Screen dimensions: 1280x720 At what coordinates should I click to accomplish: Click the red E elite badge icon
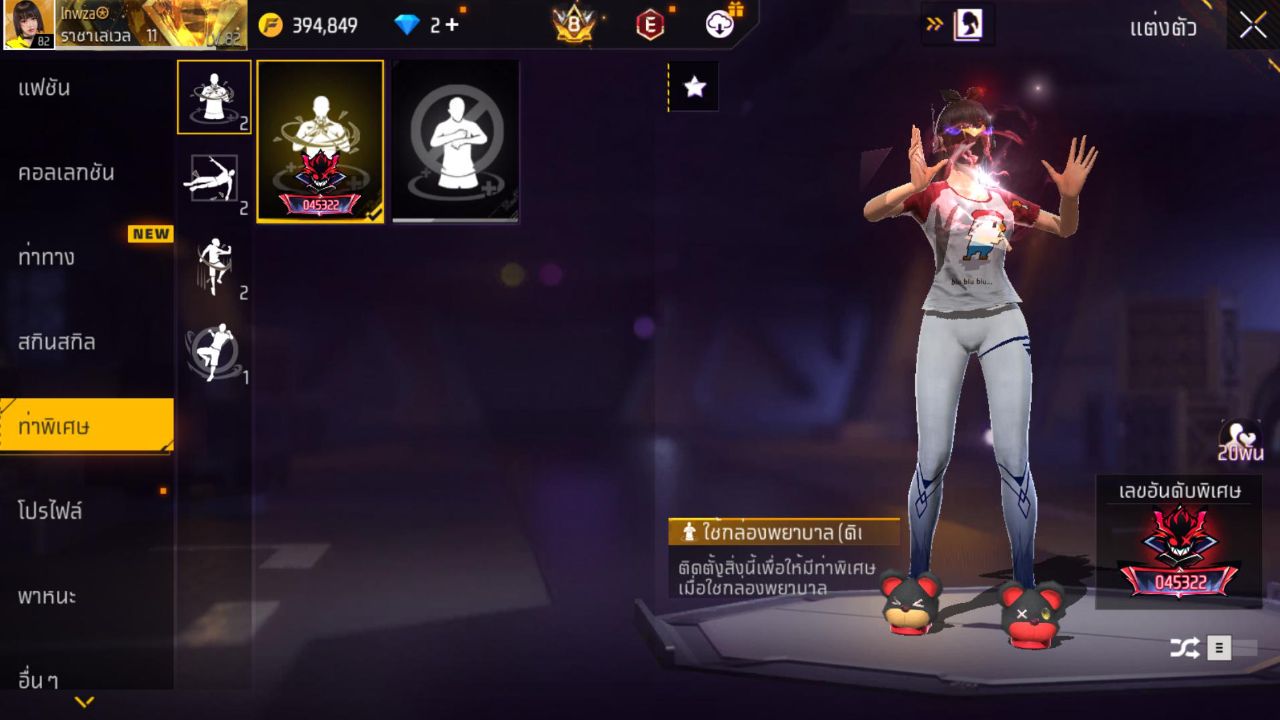(x=650, y=24)
